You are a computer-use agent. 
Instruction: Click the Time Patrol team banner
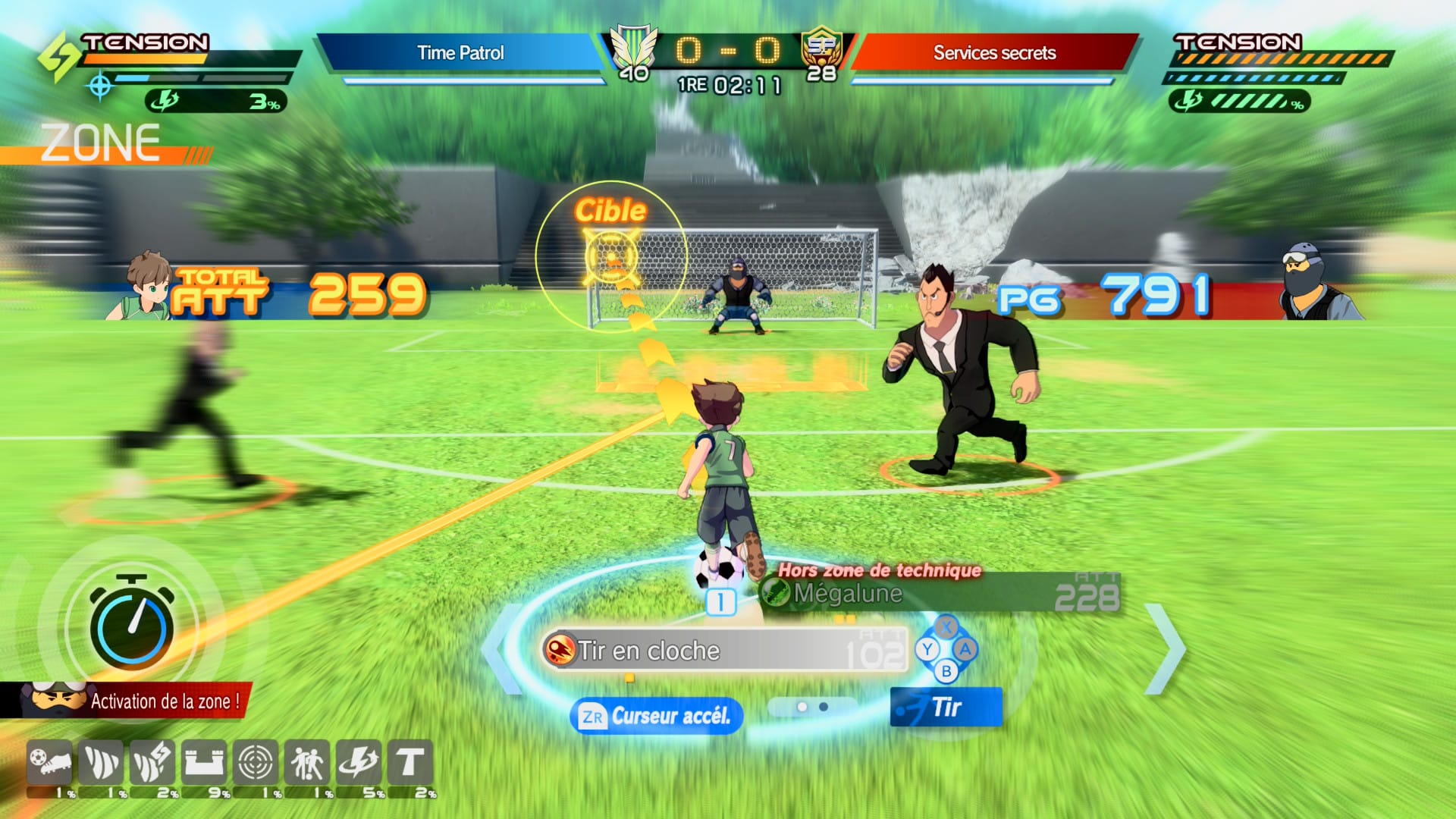(x=460, y=53)
